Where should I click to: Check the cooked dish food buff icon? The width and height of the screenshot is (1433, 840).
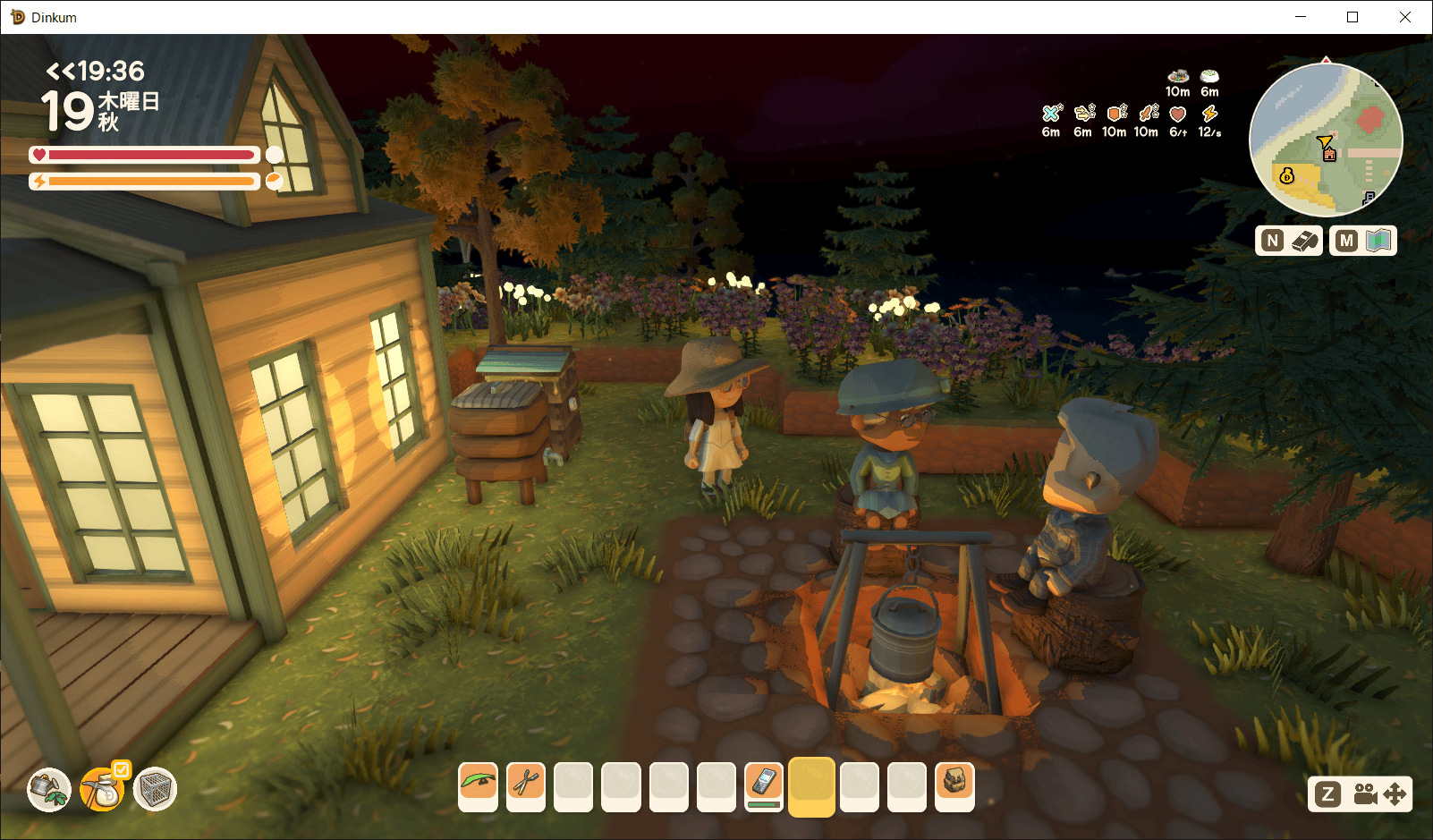click(x=1178, y=77)
